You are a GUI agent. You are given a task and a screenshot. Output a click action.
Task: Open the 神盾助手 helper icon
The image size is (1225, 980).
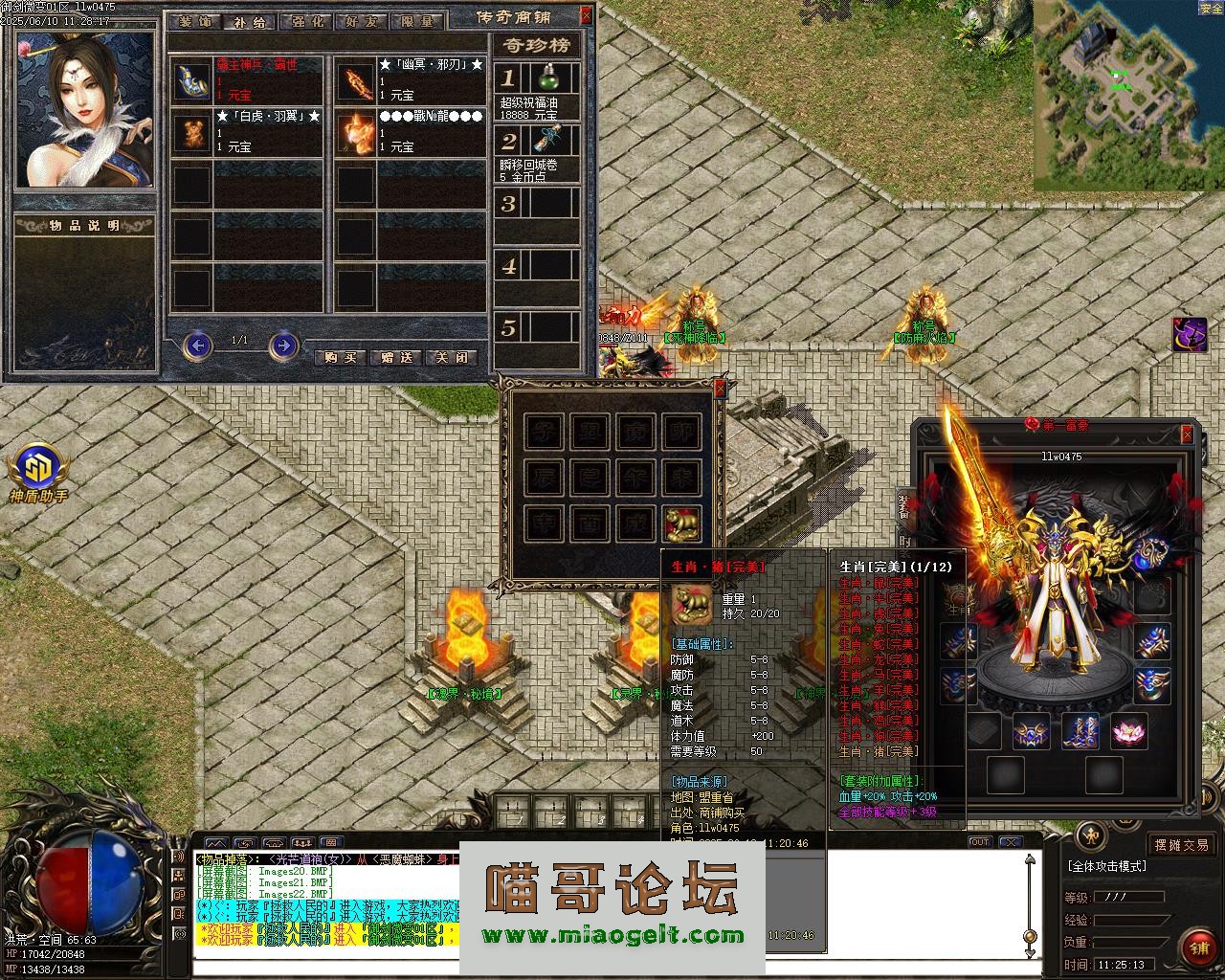tap(38, 470)
